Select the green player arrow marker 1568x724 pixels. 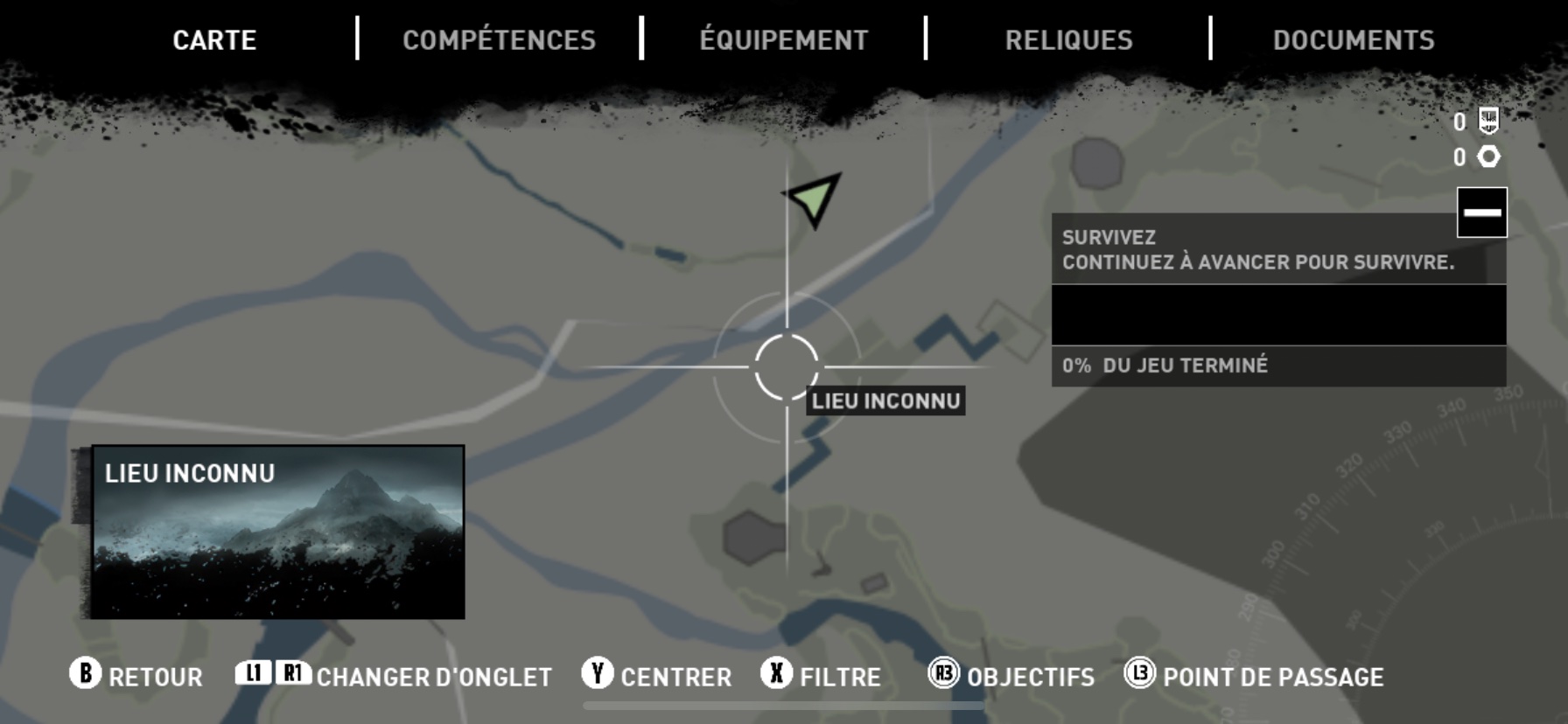(x=815, y=198)
